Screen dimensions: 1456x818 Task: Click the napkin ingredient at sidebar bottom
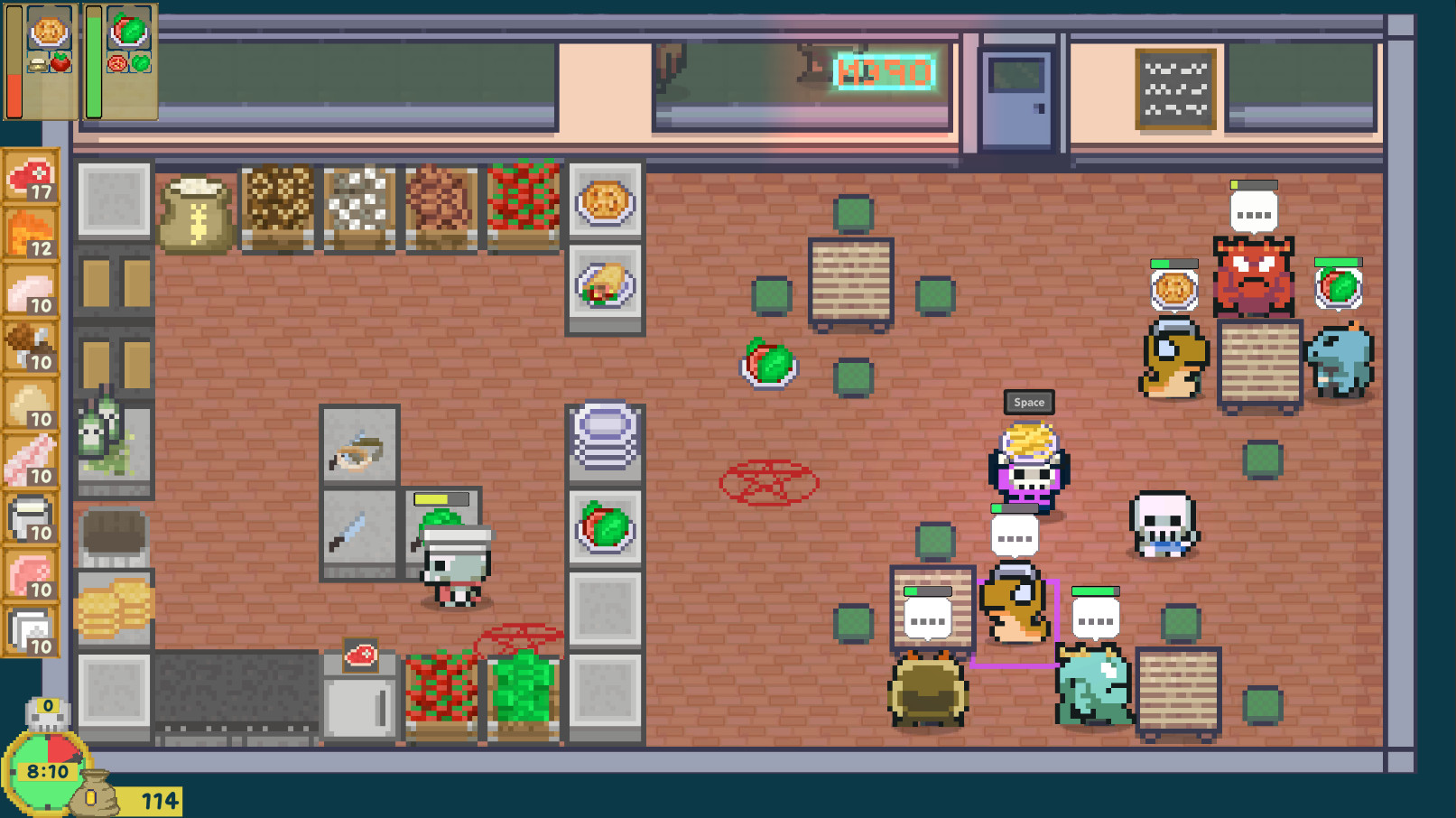(x=30, y=627)
